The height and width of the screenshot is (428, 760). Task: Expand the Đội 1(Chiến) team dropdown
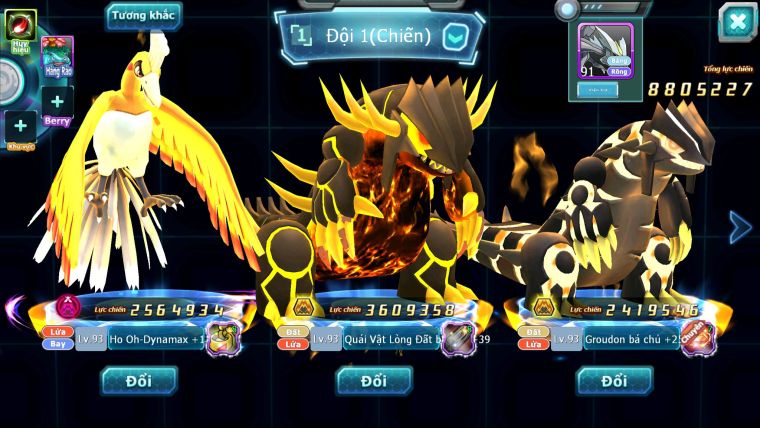(x=455, y=38)
